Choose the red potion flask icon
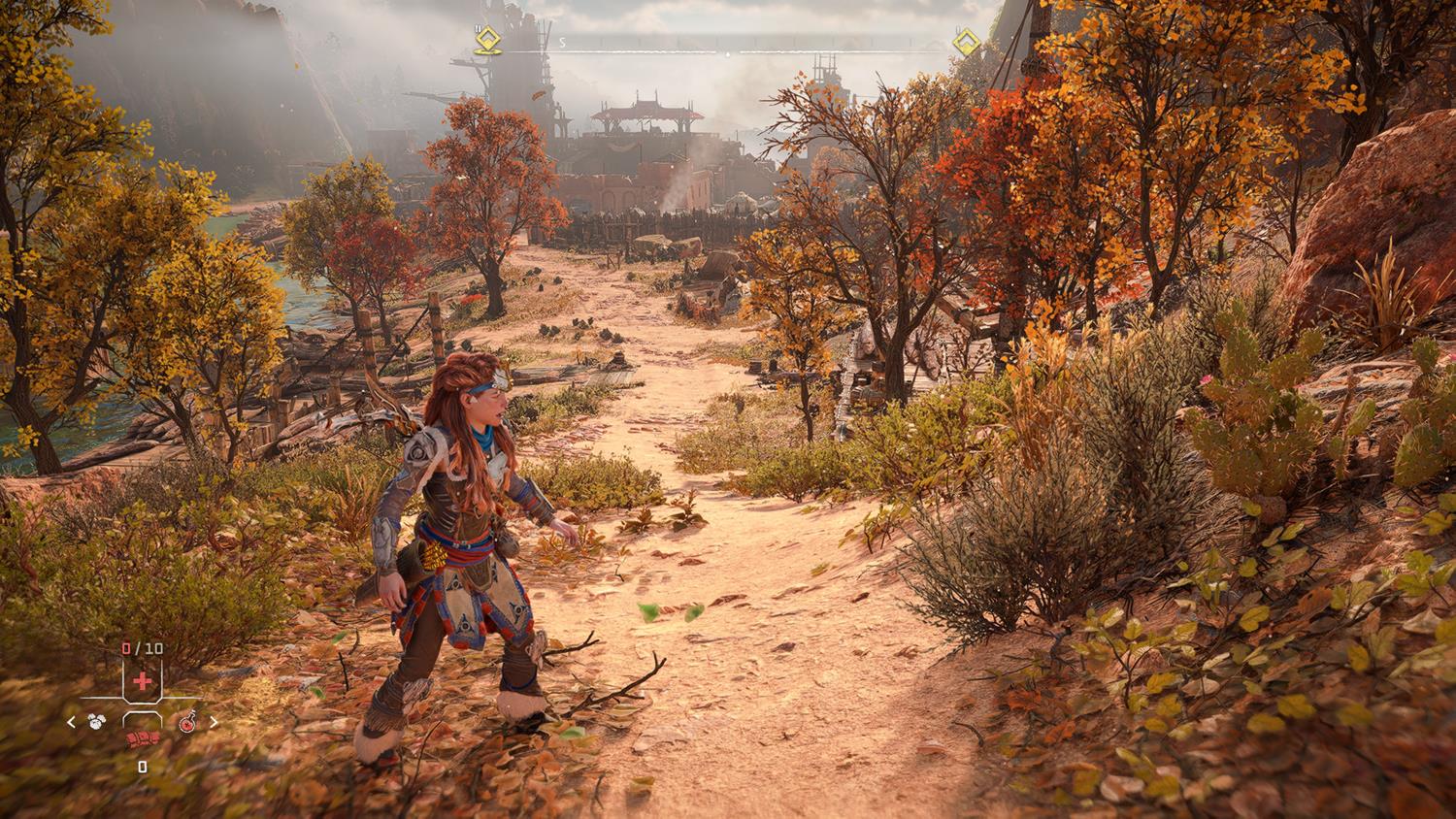 click(x=188, y=722)
